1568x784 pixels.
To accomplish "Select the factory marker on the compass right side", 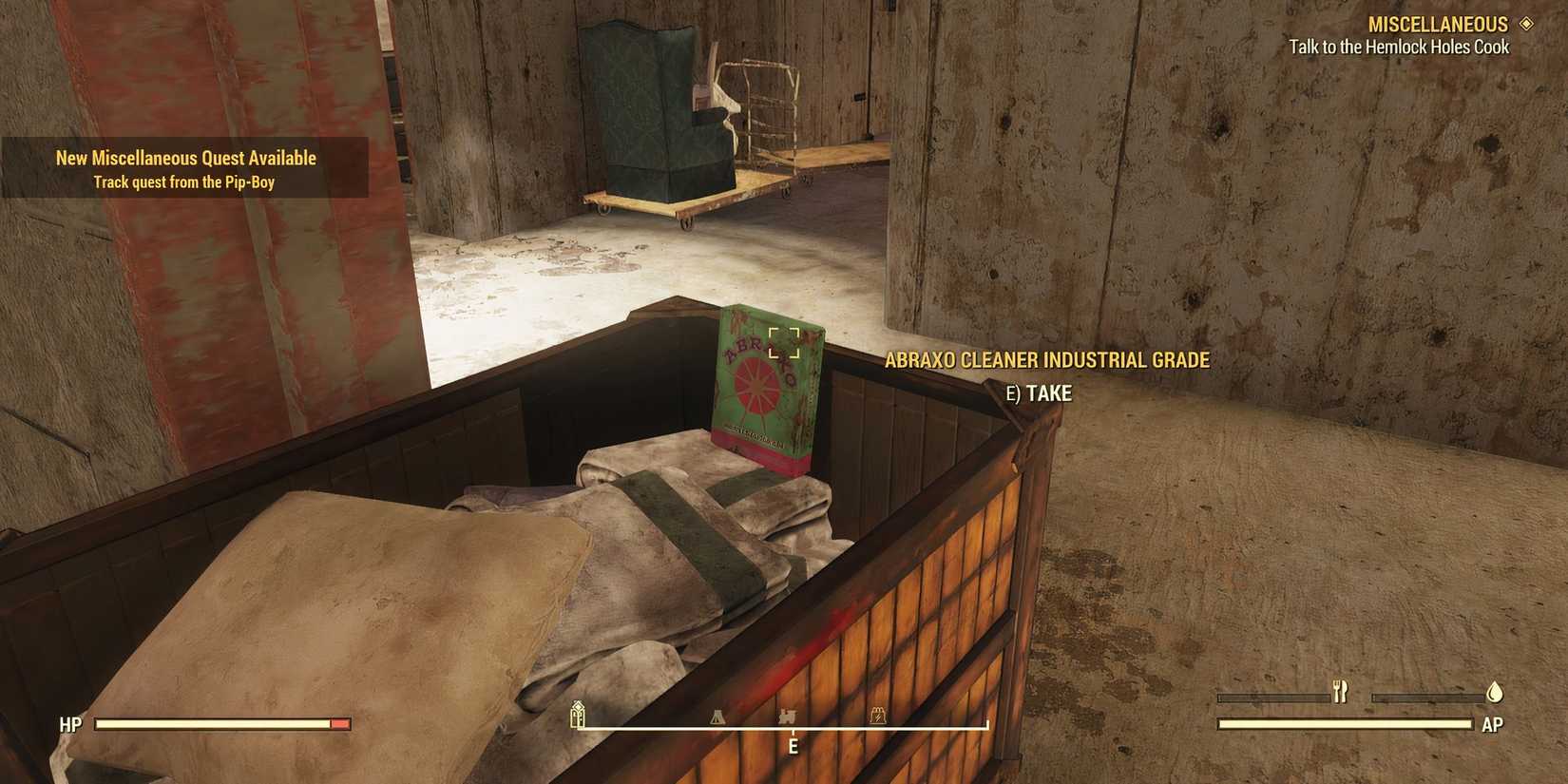I will 877,715.
